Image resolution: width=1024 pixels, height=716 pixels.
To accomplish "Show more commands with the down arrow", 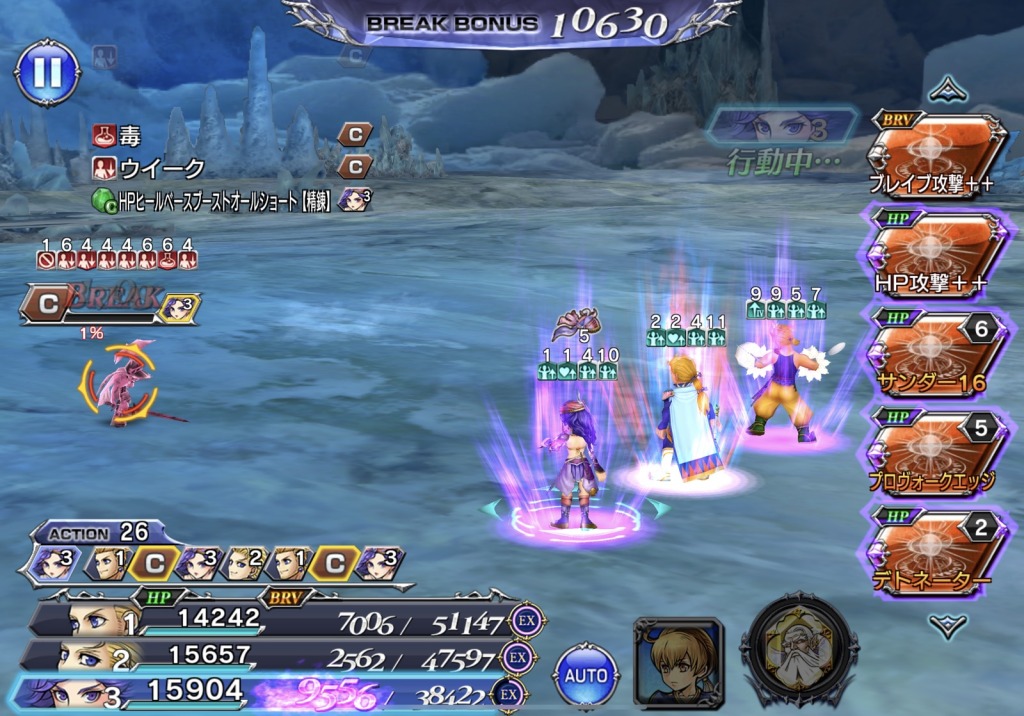I will [x=946, y=626].
